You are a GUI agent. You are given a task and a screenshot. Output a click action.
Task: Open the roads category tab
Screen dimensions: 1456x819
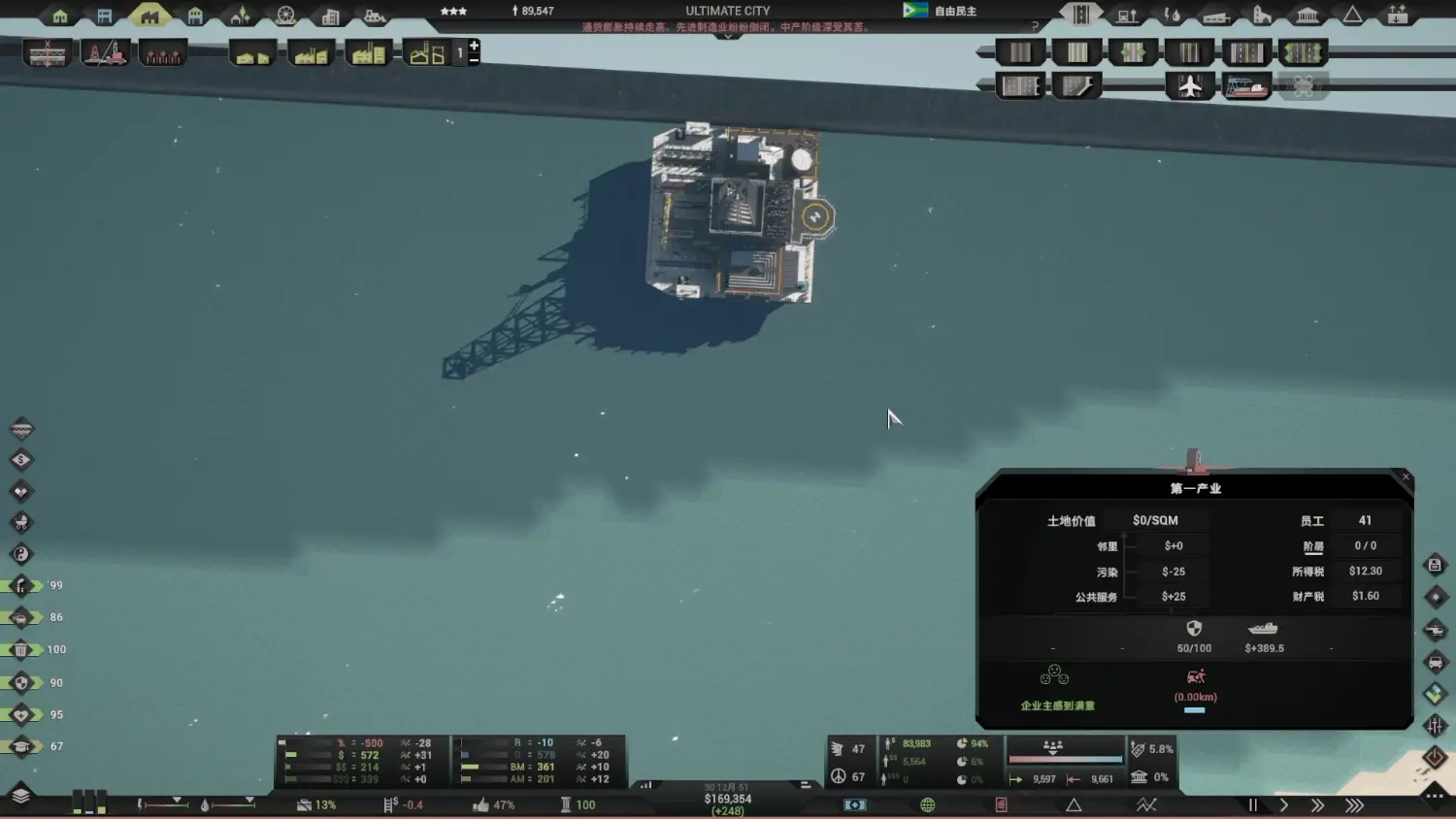pyautogui.click(x=1080, y=15)
